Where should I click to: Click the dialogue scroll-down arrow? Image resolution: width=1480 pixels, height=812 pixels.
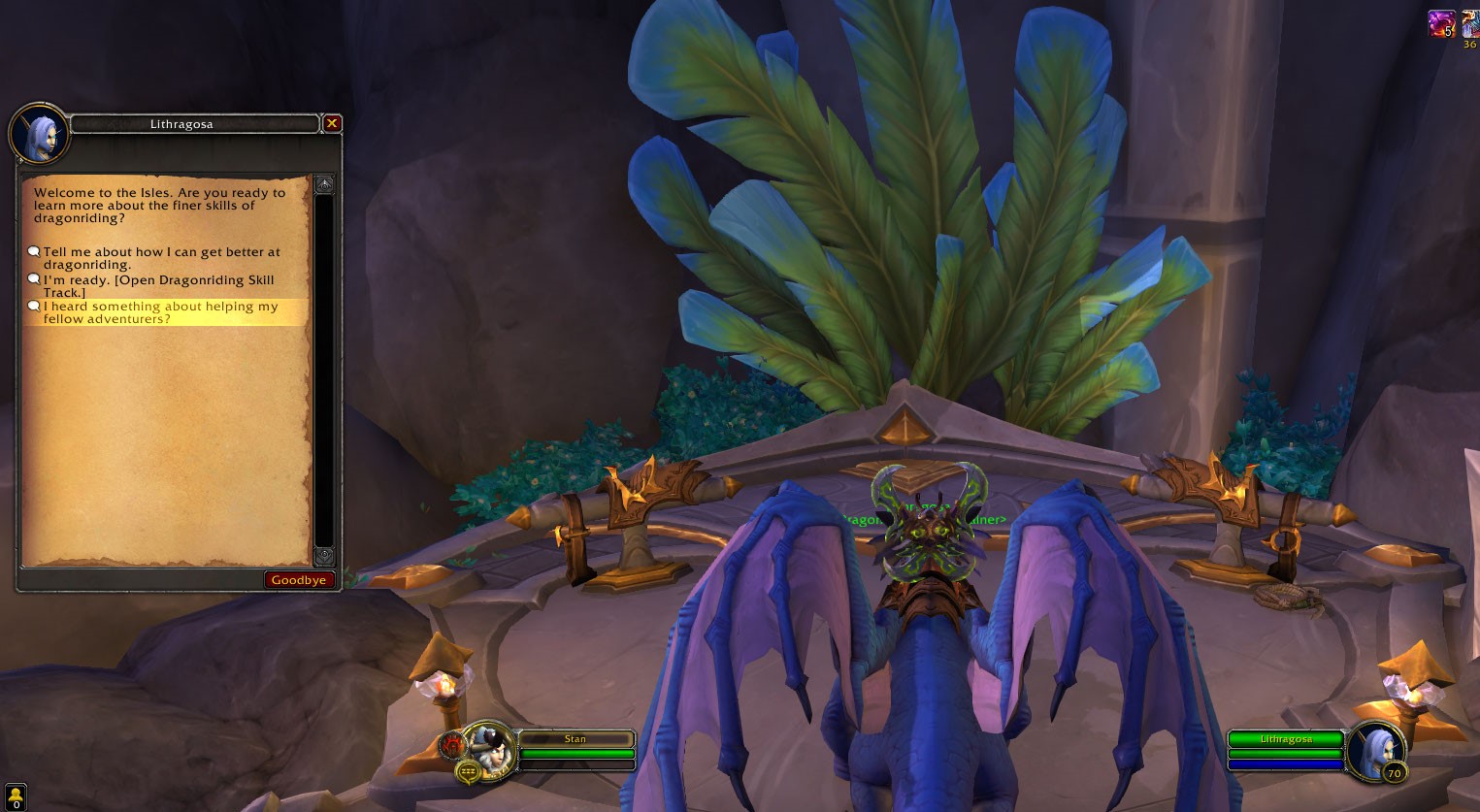coord(324,556)
